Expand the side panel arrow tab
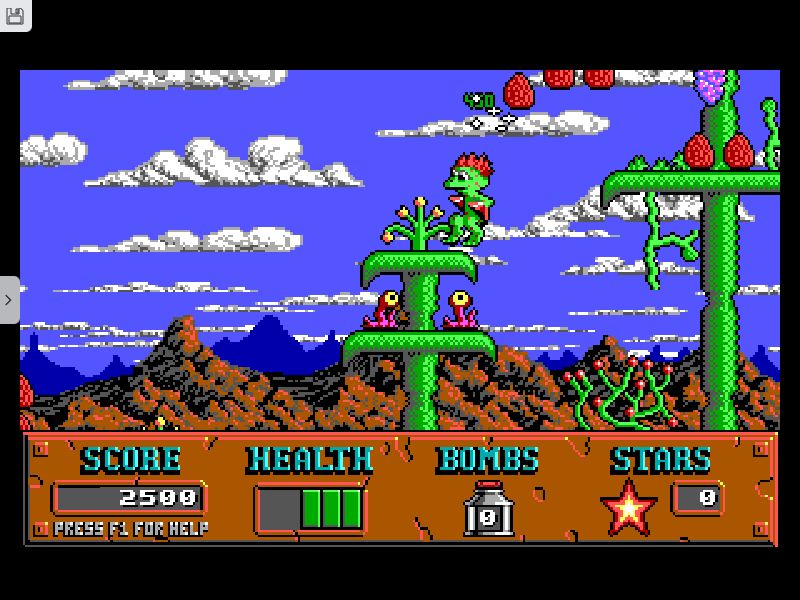This screenshot has width=800, height=600. coord(8,299)
